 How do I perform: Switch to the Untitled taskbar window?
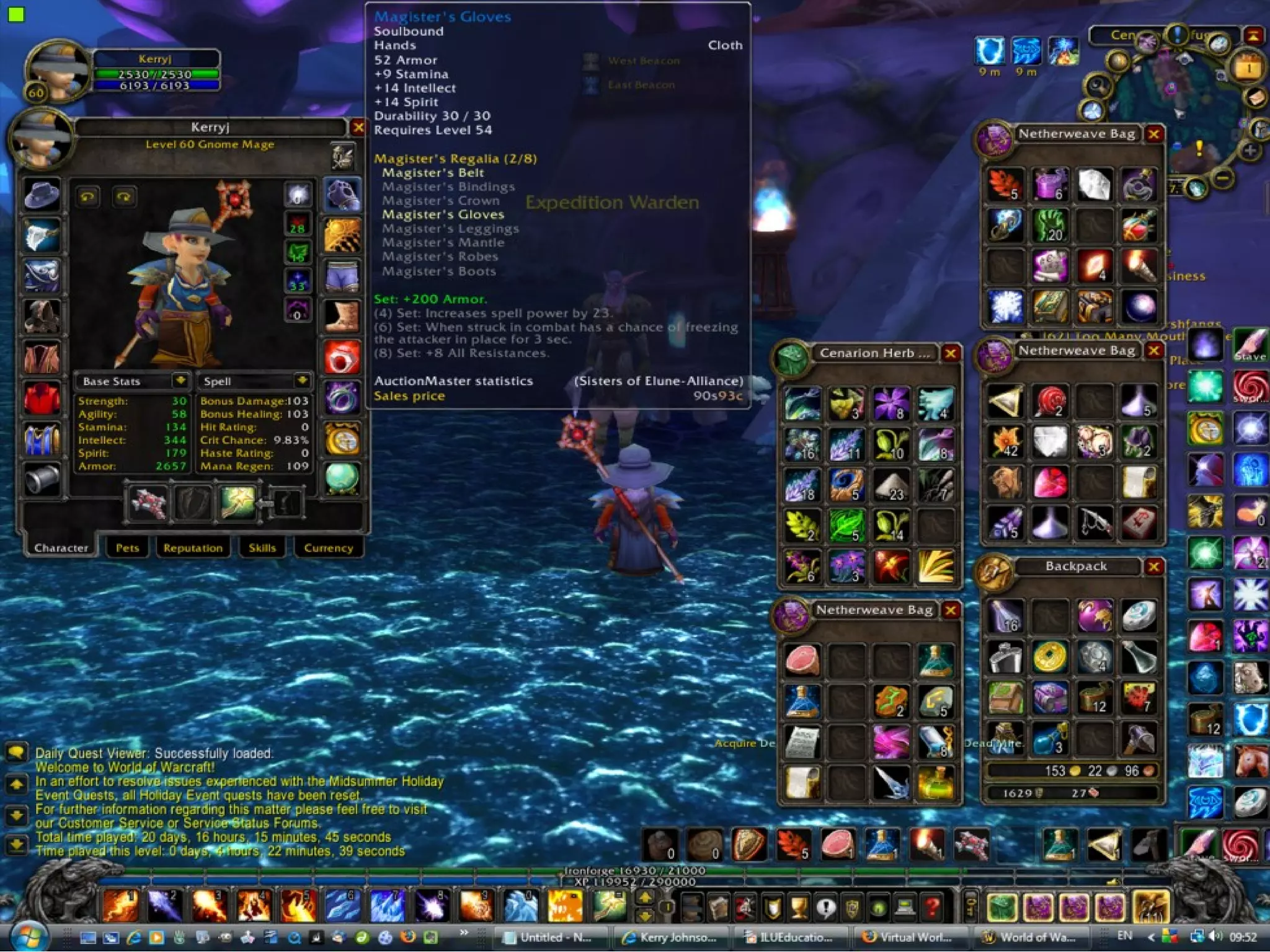pos(549,937)
